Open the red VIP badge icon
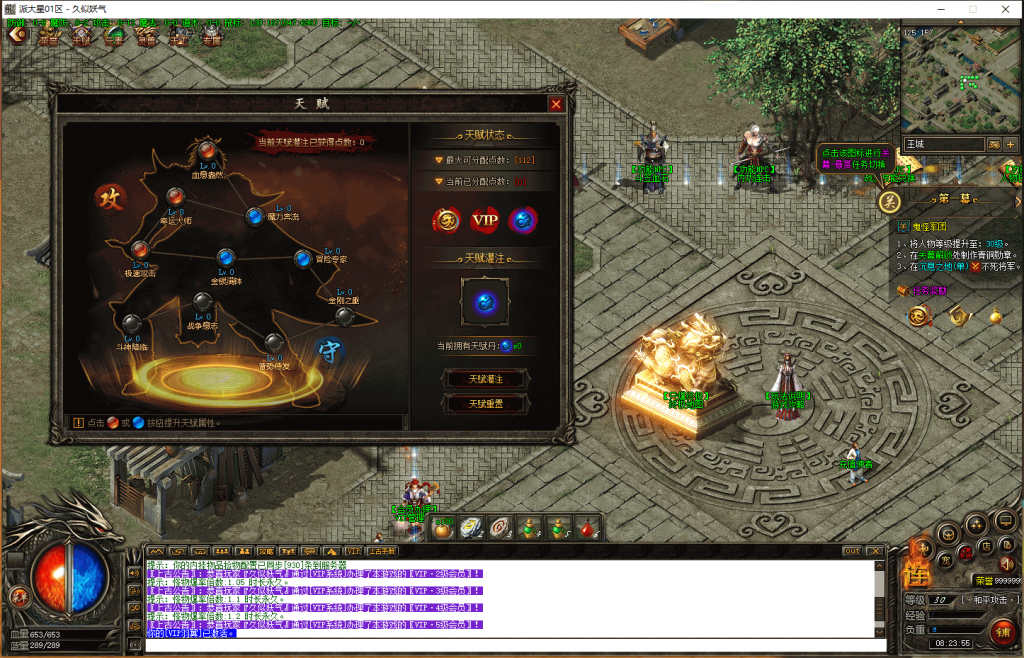 (x=485, y=219)
